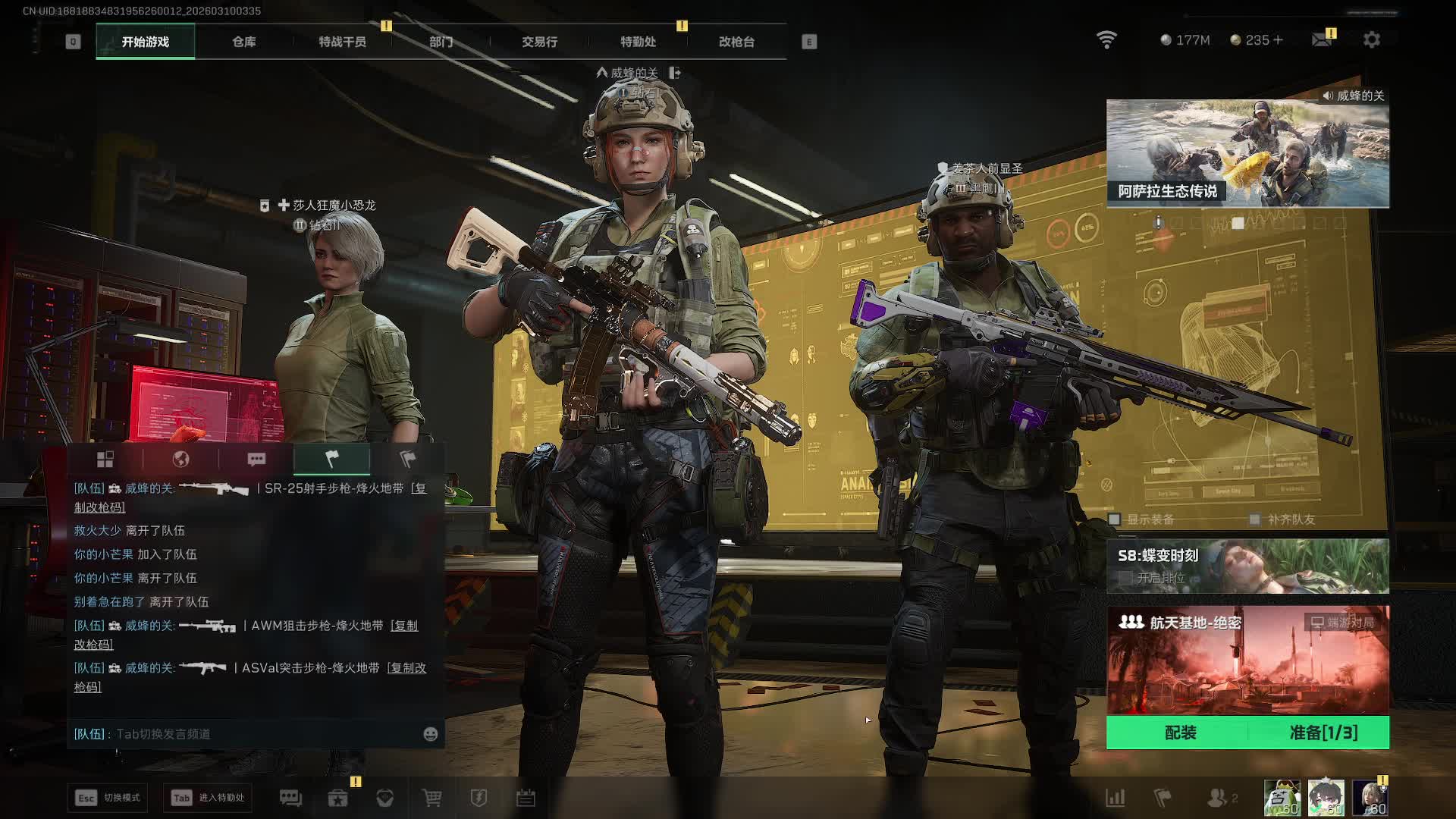The width and height of the screenshot is (1456, 819).
Task: Switch to the world globe chat tab
Action: (180, 459)
